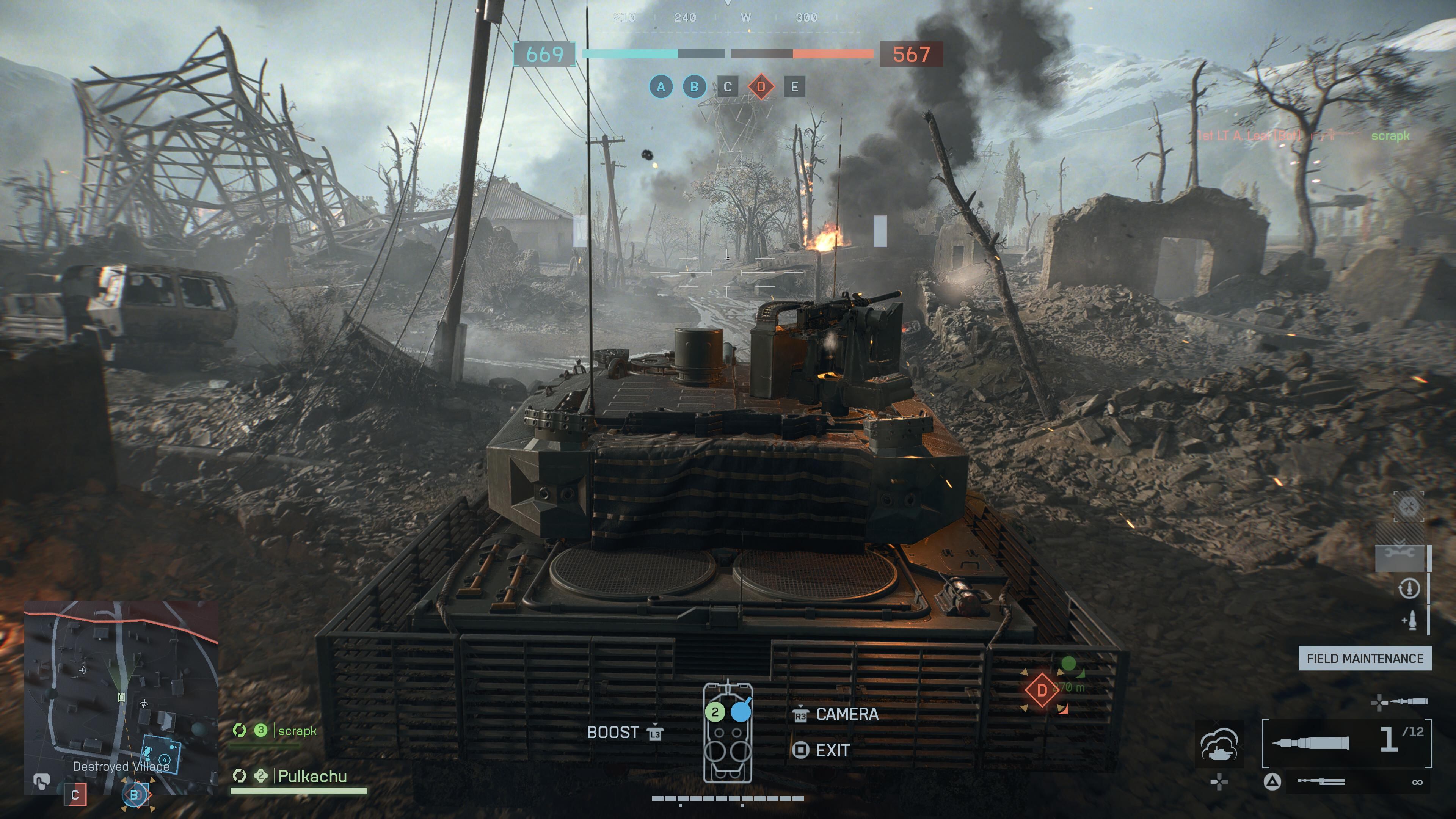
Task: Click the red D objective waypoint marker
Action: tap(1042, 690)
